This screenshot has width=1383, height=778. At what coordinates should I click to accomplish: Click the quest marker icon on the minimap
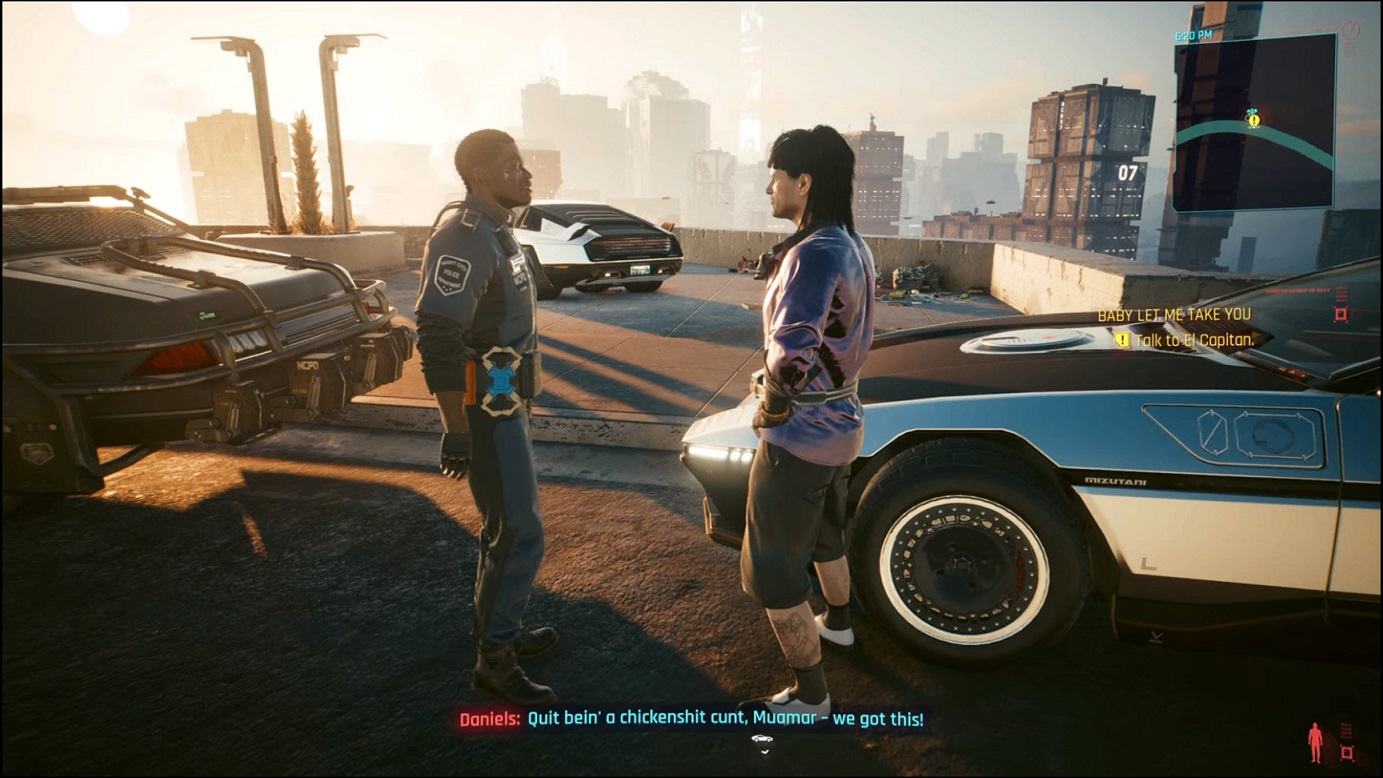pyautogui.click(x=1252, y=118)
